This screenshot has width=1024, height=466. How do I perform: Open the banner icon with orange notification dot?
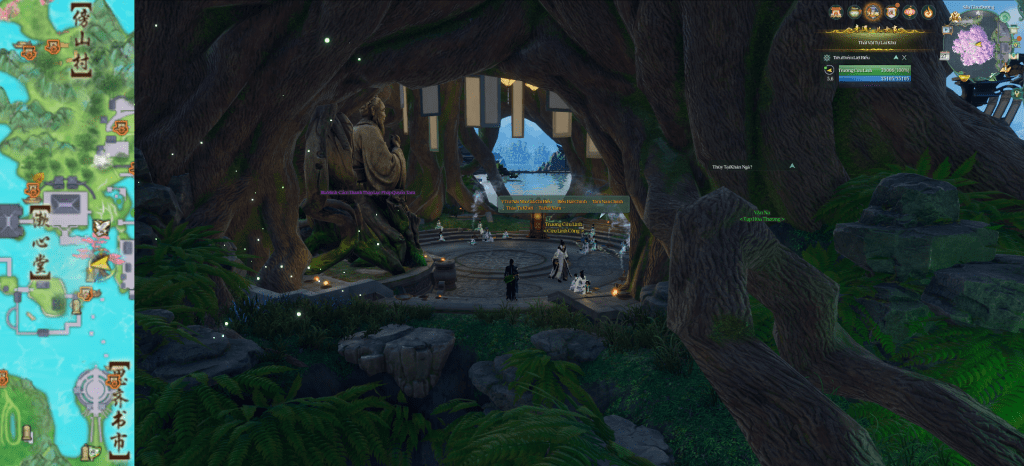click(891, 12)
